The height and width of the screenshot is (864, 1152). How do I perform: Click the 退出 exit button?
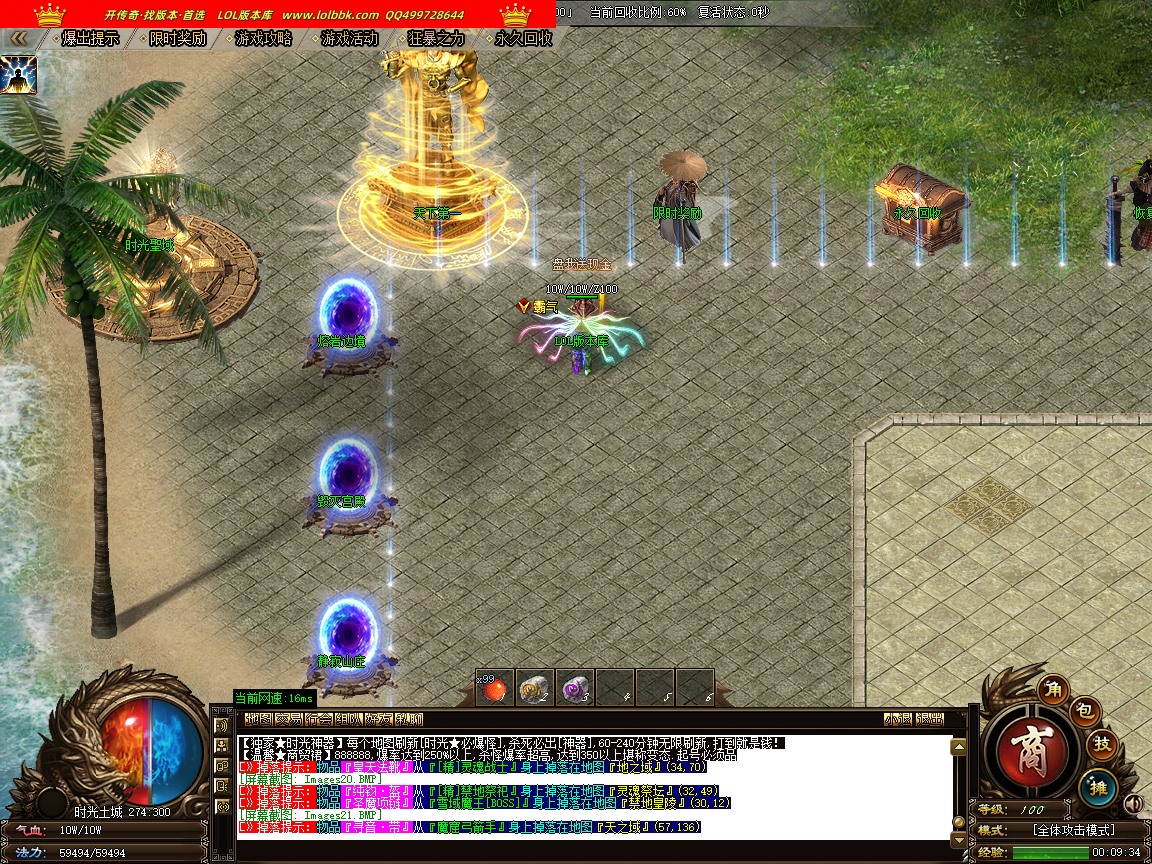point(930,719)
